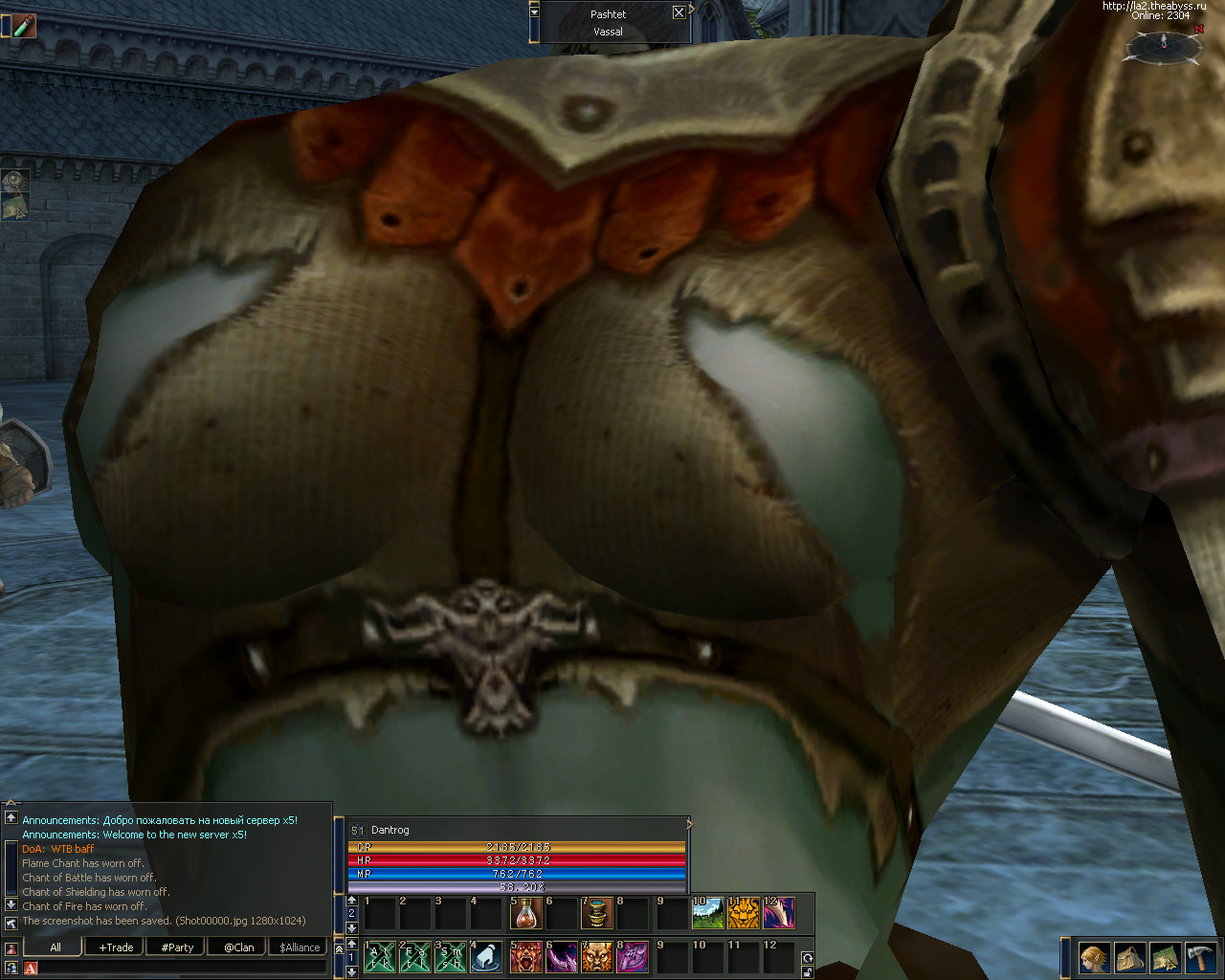Cast the roaring red face skill
The height and width of the screenshot is (980, 1225).
pyautogui.click(x=525, y=957)
